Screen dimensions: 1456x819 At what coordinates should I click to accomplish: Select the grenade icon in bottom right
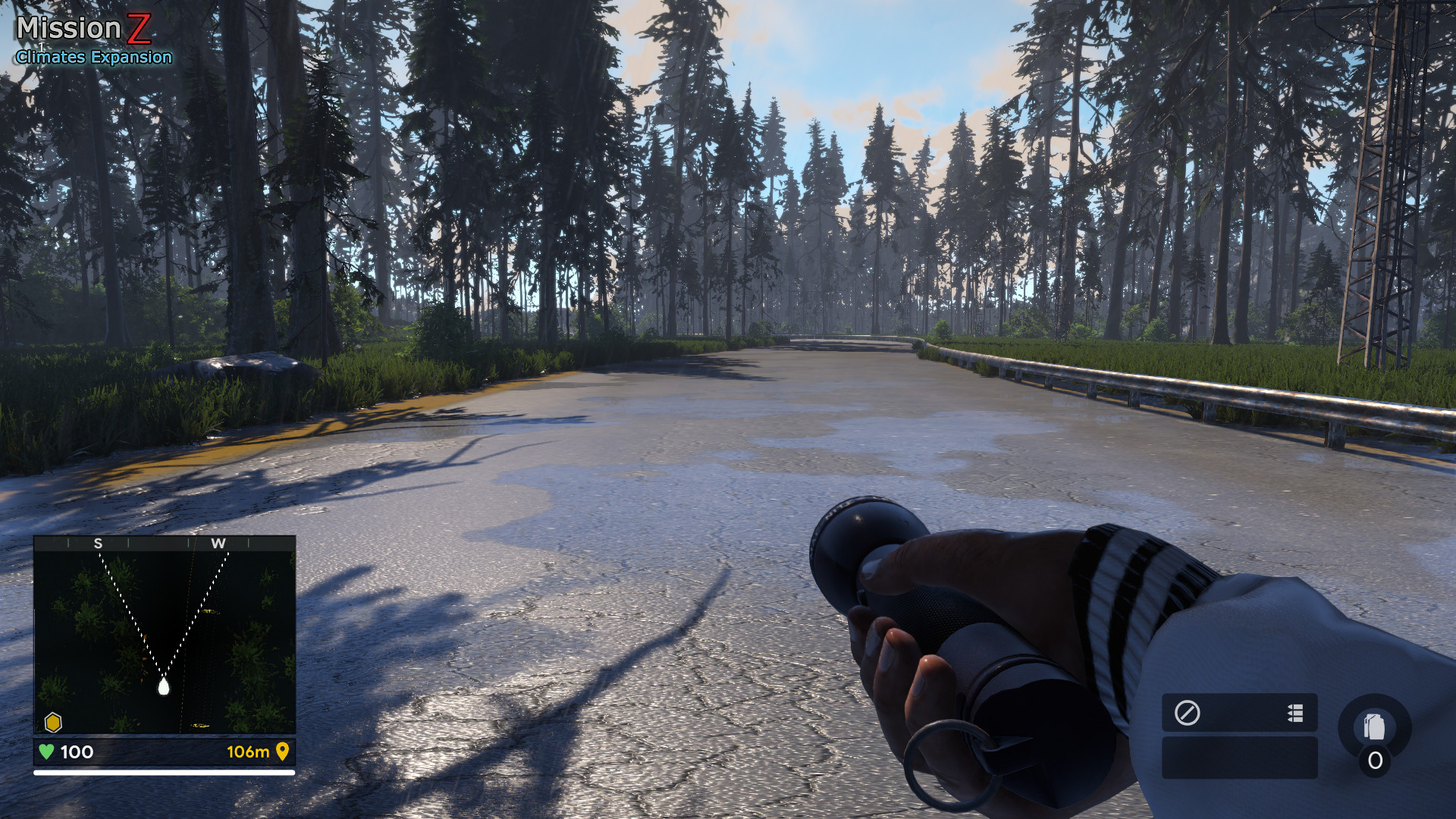pos(1374,726)
